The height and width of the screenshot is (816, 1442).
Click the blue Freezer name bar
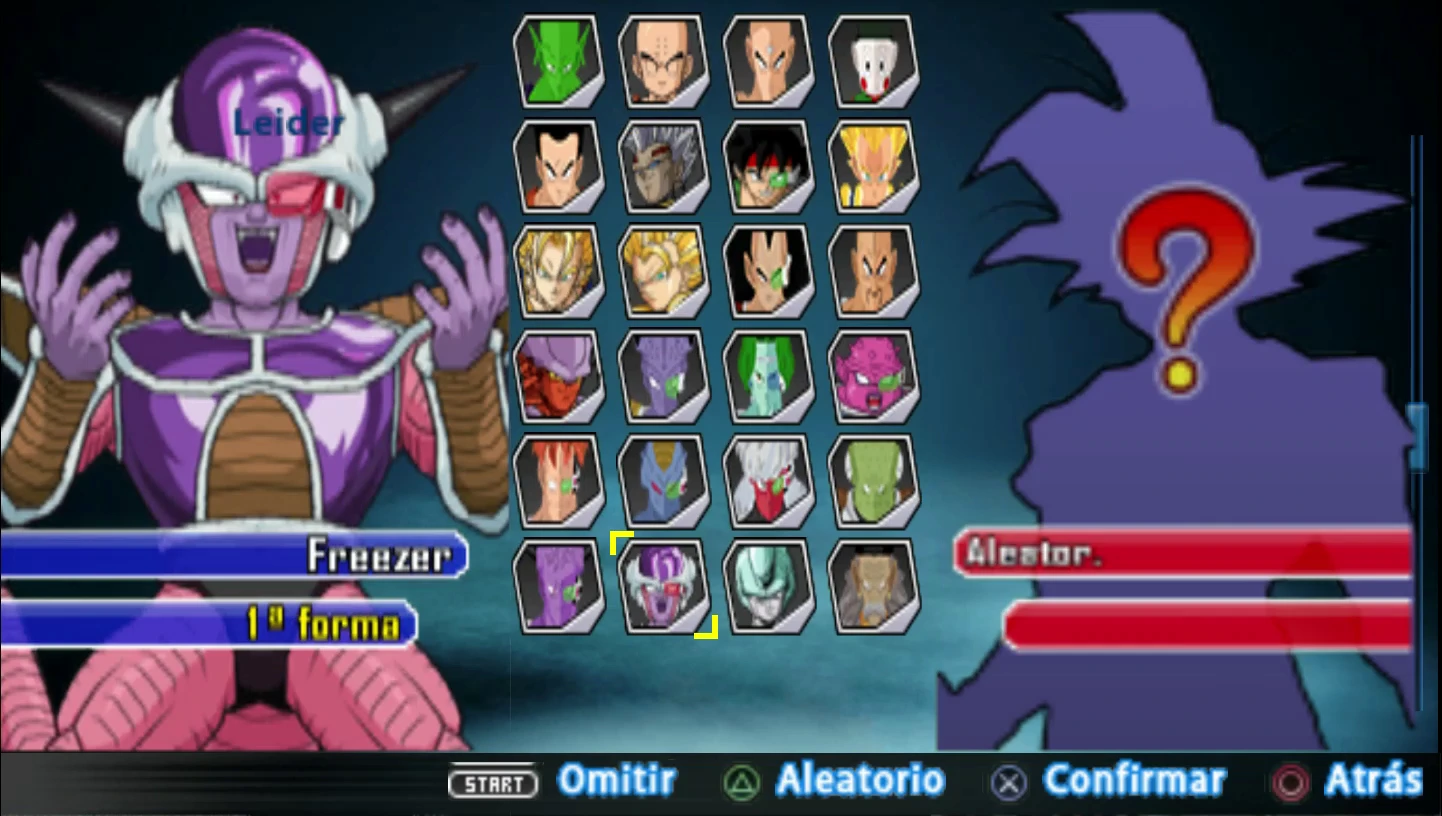click(x=230, y=557)
